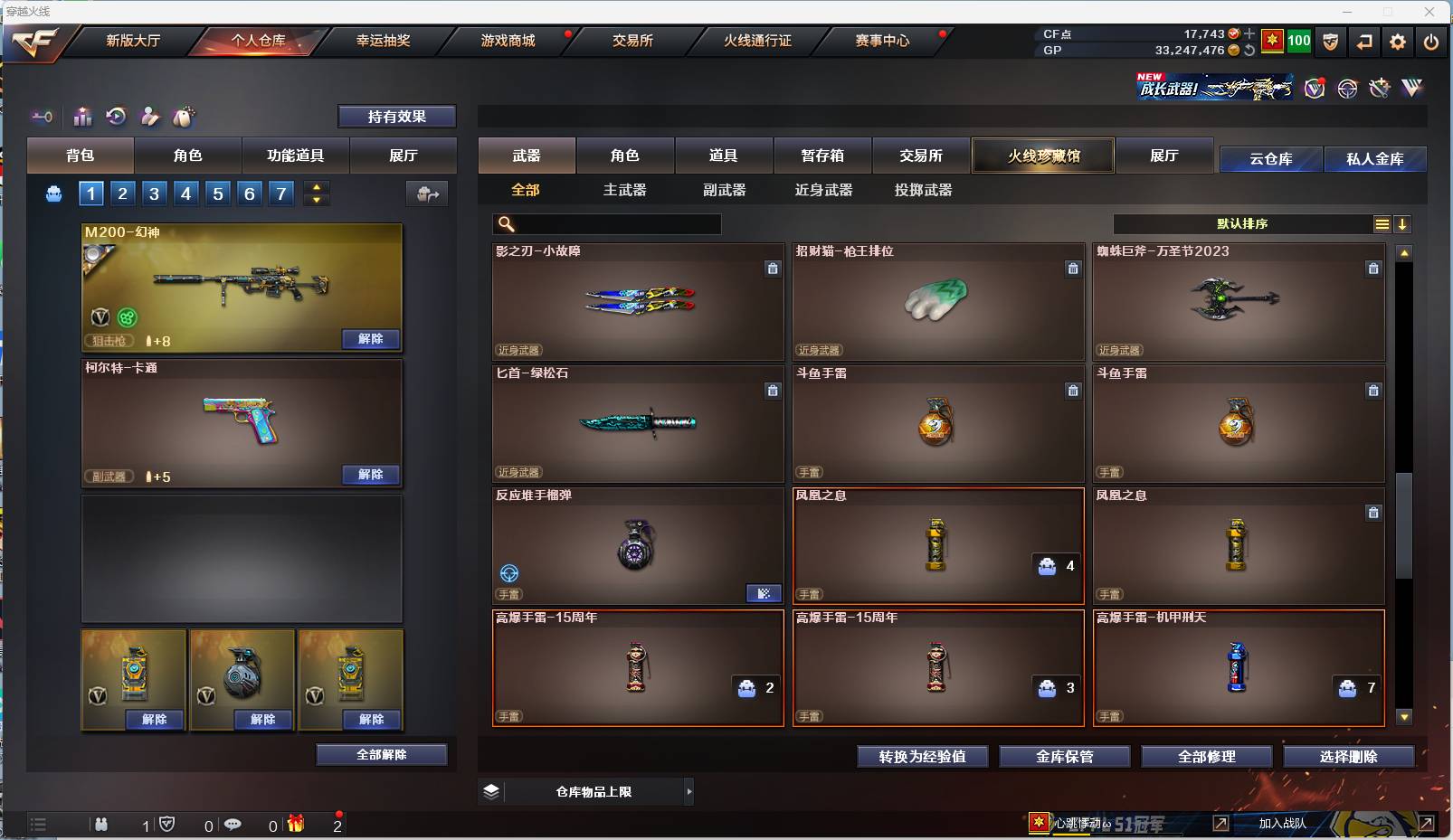Click the backpack page up stepper arrow
Viewport: 1453px width, 840px height.
316,186
